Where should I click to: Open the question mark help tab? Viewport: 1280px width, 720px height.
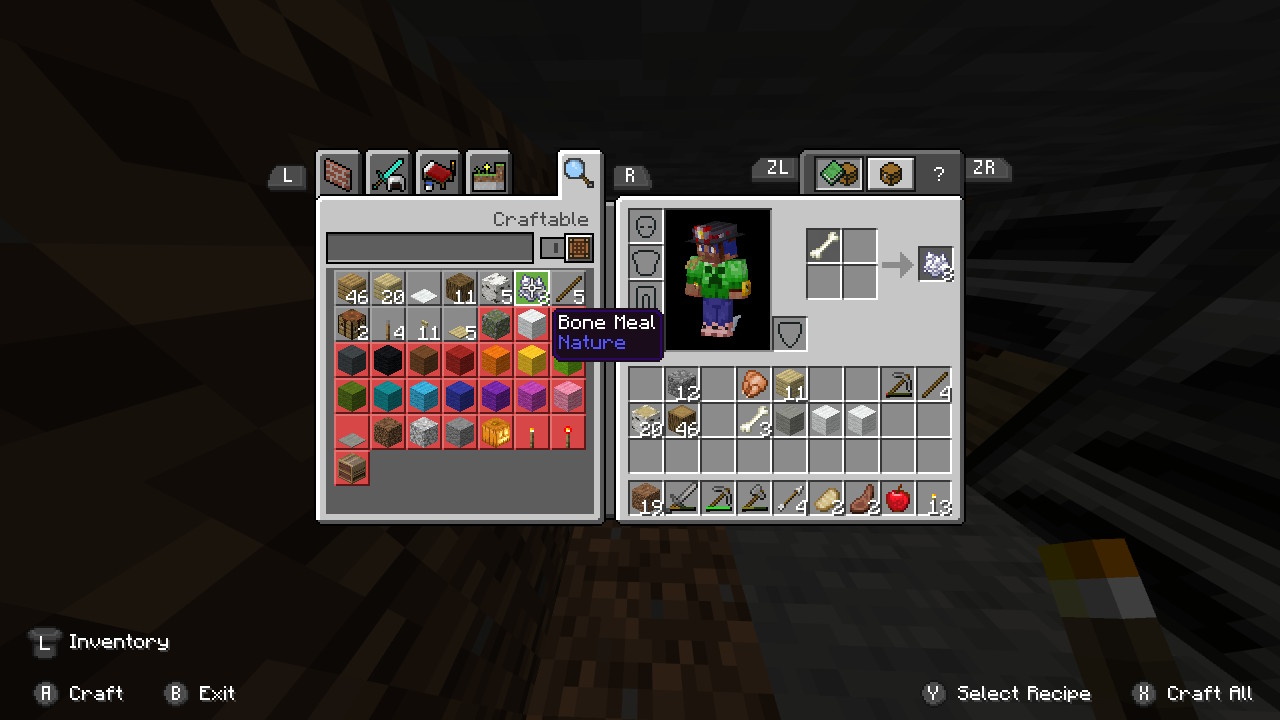tap(938, 175)
